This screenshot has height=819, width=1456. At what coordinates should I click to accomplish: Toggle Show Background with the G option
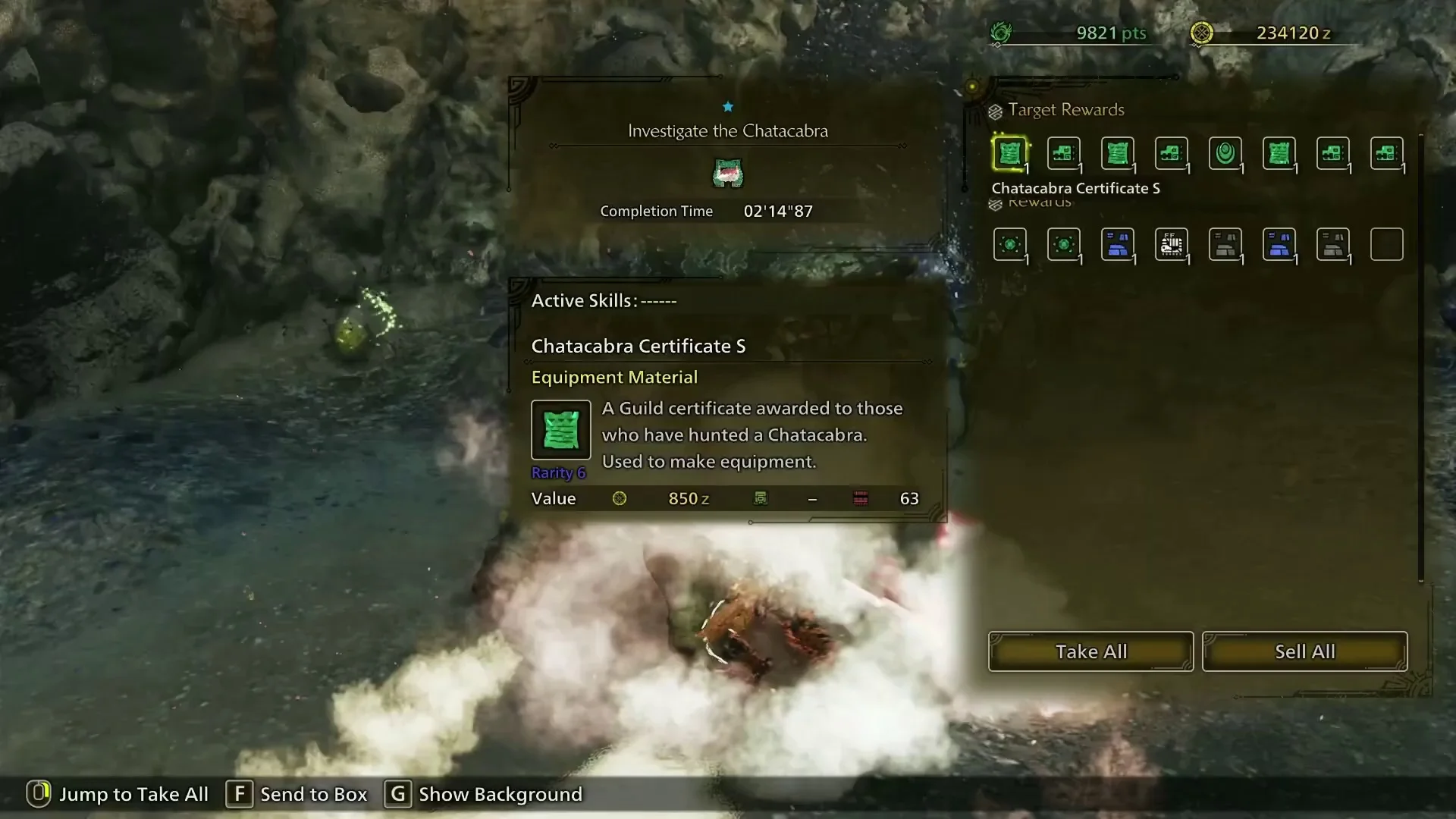[x=397, y=795]
